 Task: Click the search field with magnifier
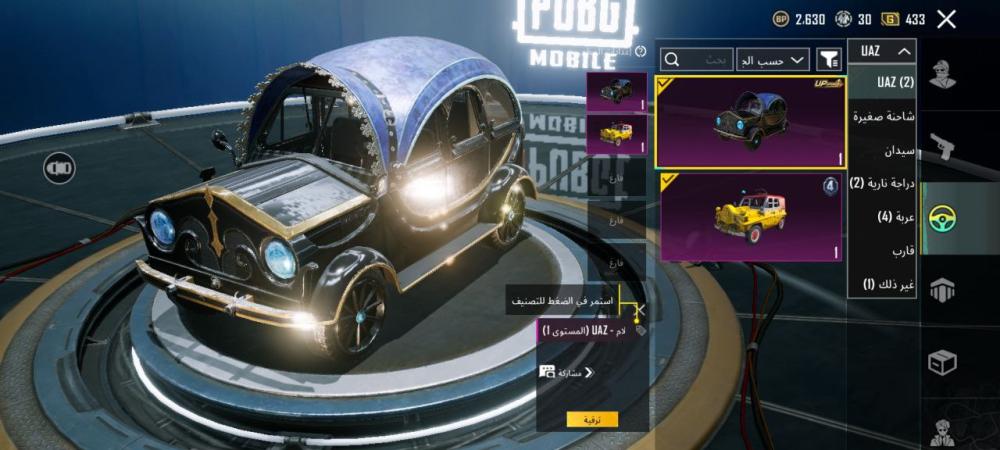[697, 60]
